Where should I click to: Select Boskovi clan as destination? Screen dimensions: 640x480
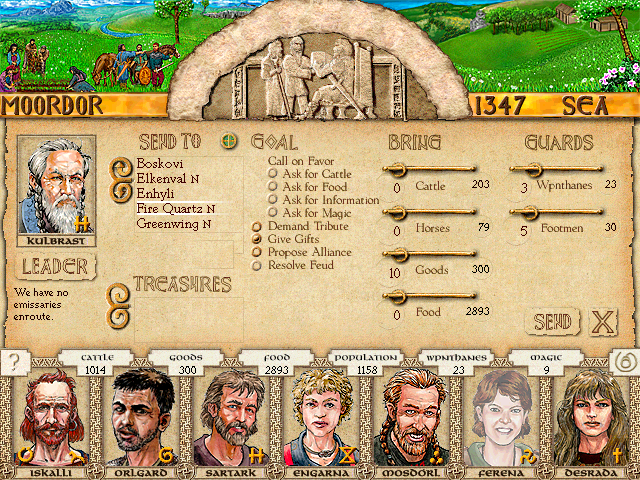(x=158, y=162)
